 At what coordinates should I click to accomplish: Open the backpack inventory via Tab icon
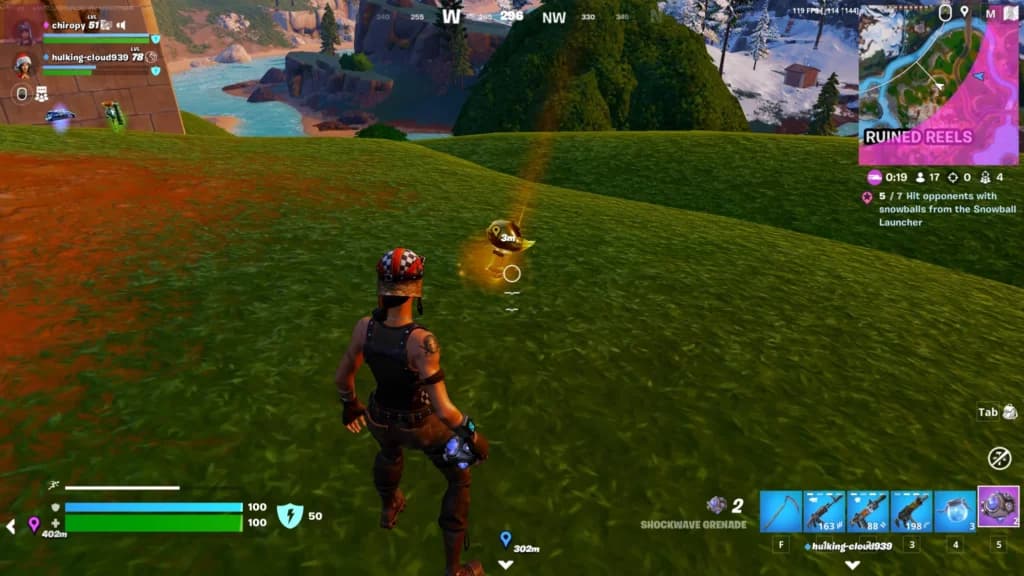997,412
